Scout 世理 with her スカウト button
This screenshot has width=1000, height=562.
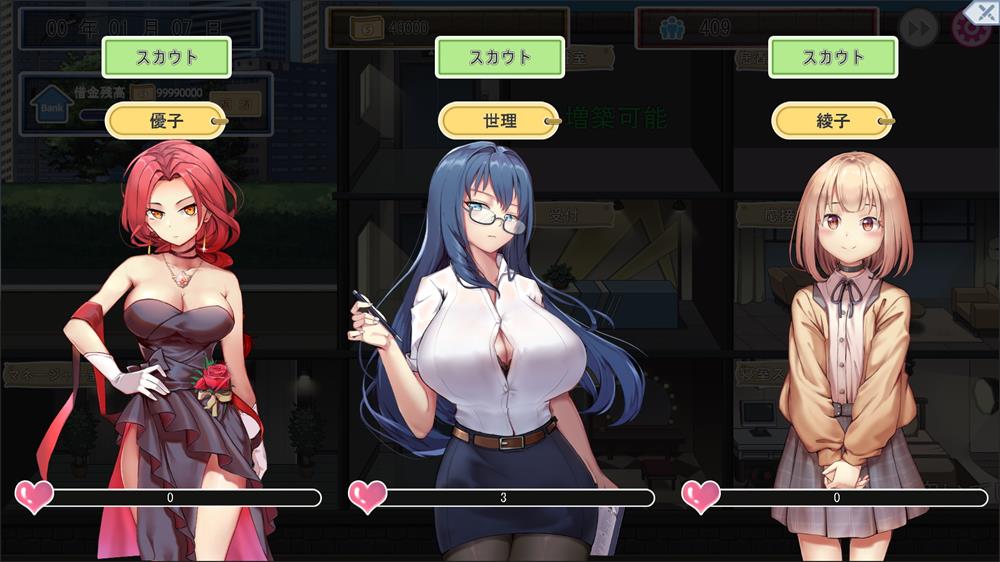(499, 58)
